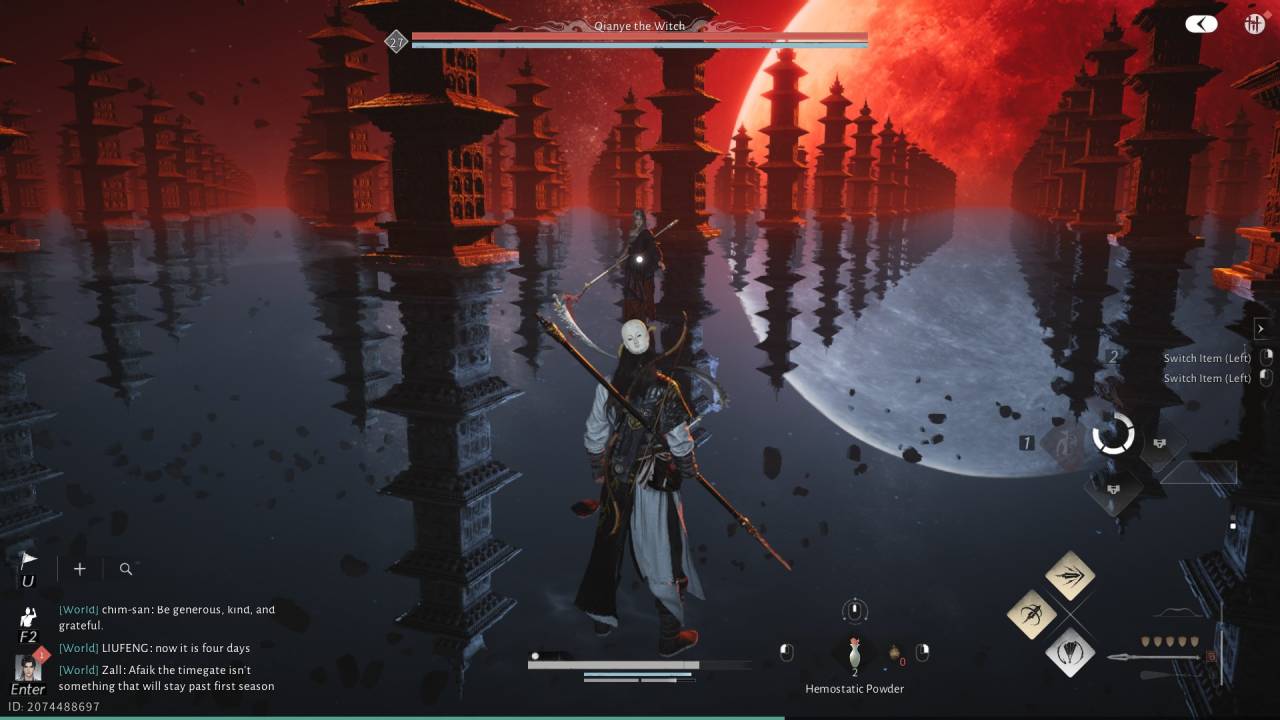Select the faded weapon slot numbered 1
1280x720 pixels.
click(1064, 442)
